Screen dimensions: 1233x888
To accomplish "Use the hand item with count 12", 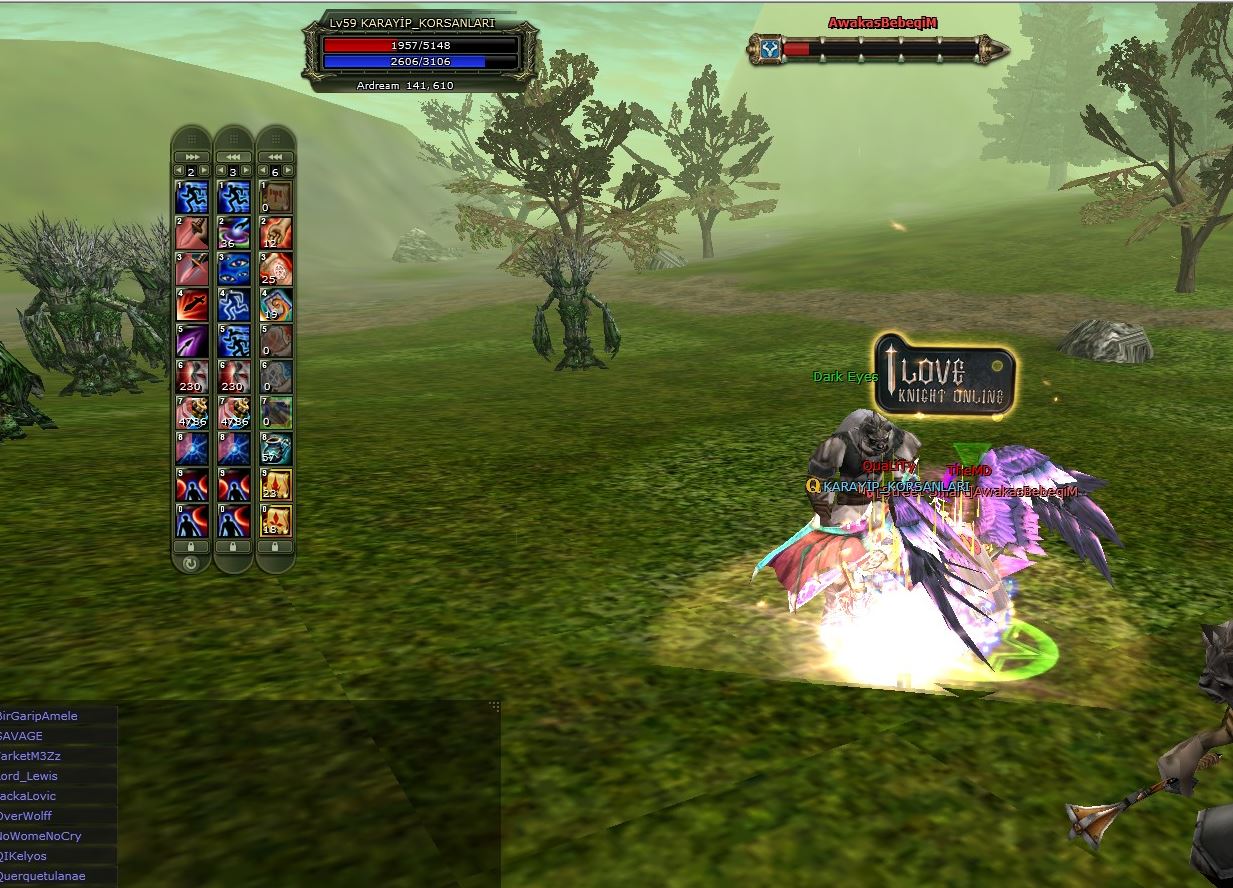I will [276, 232].
